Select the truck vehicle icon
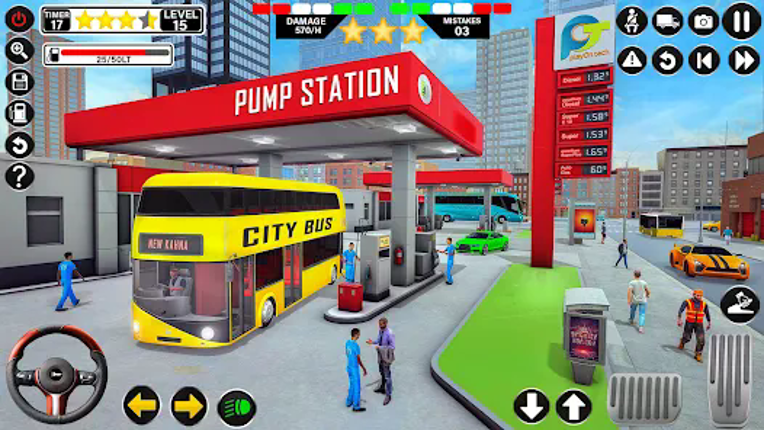The width and height of the screenshot is (764, 430). [x=667, y=21]
